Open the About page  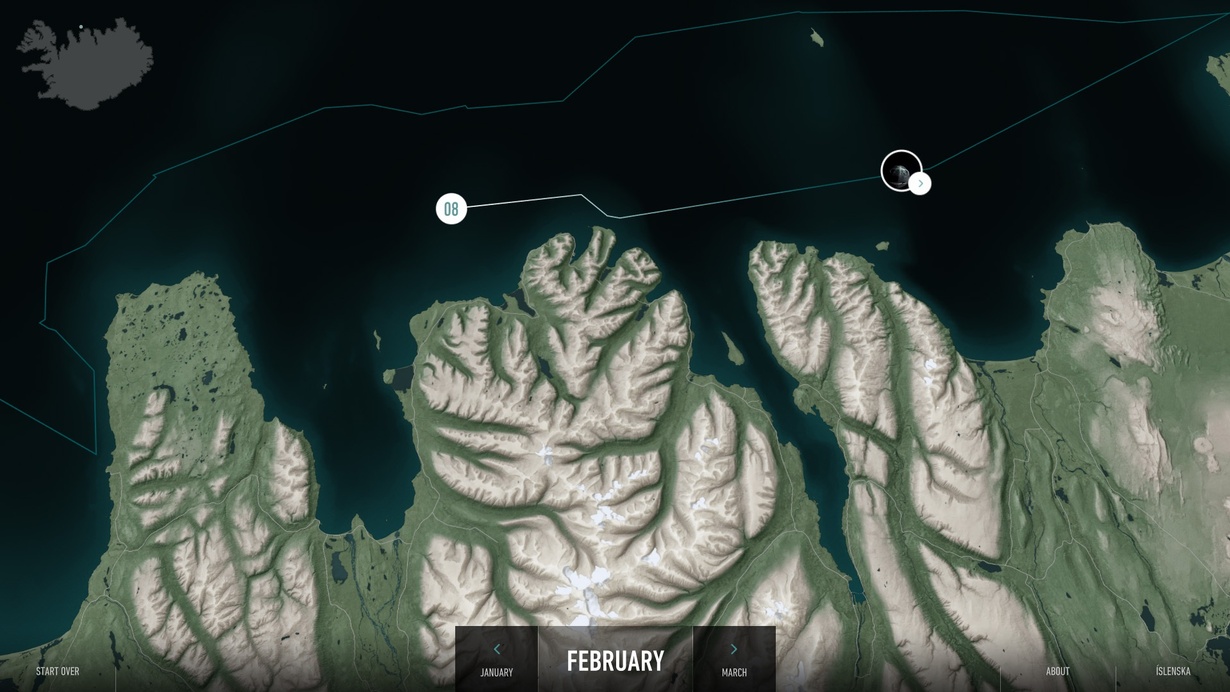coord(1057,671)
